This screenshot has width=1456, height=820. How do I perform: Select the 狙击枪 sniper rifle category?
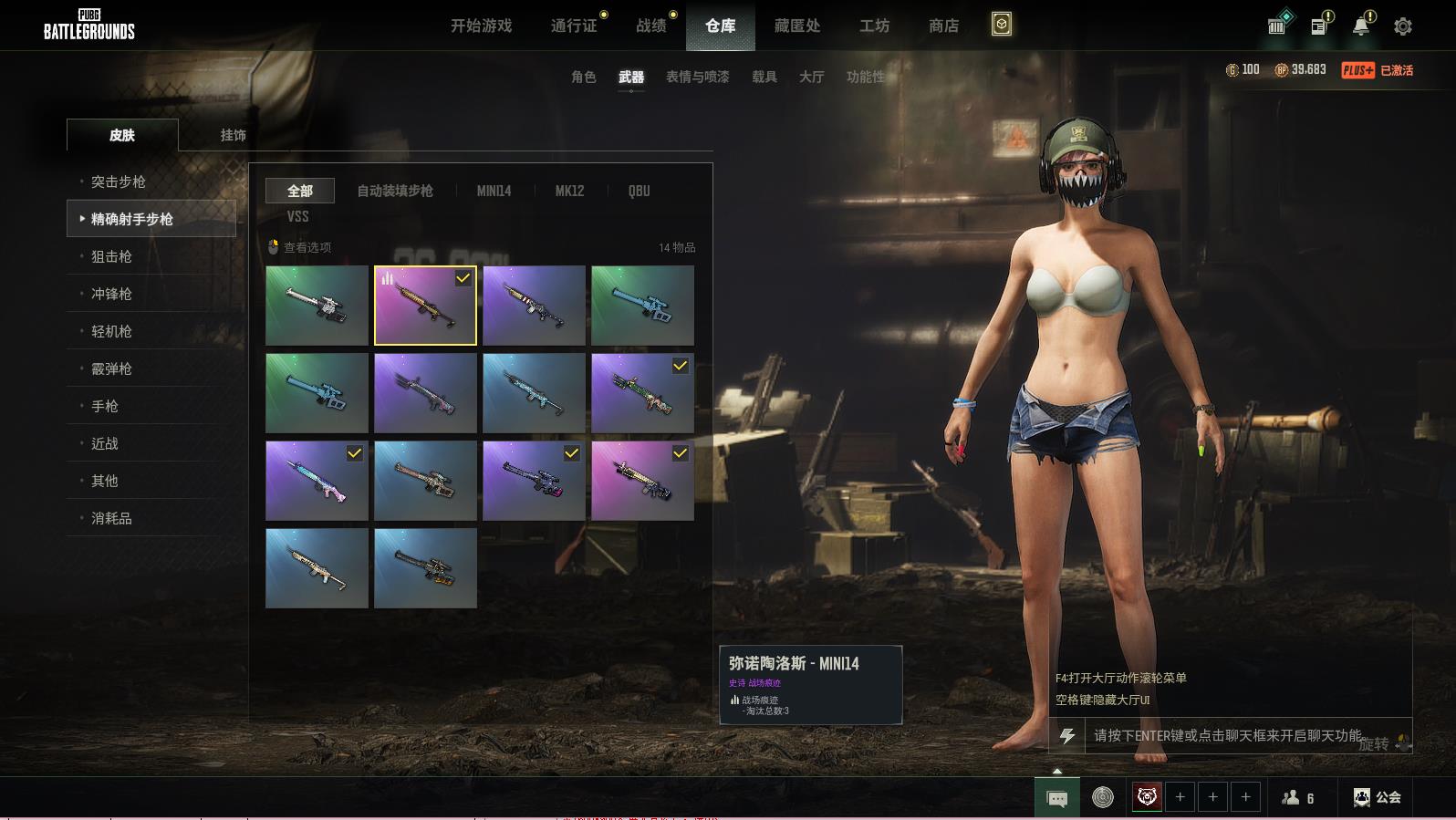click(111, 256)
